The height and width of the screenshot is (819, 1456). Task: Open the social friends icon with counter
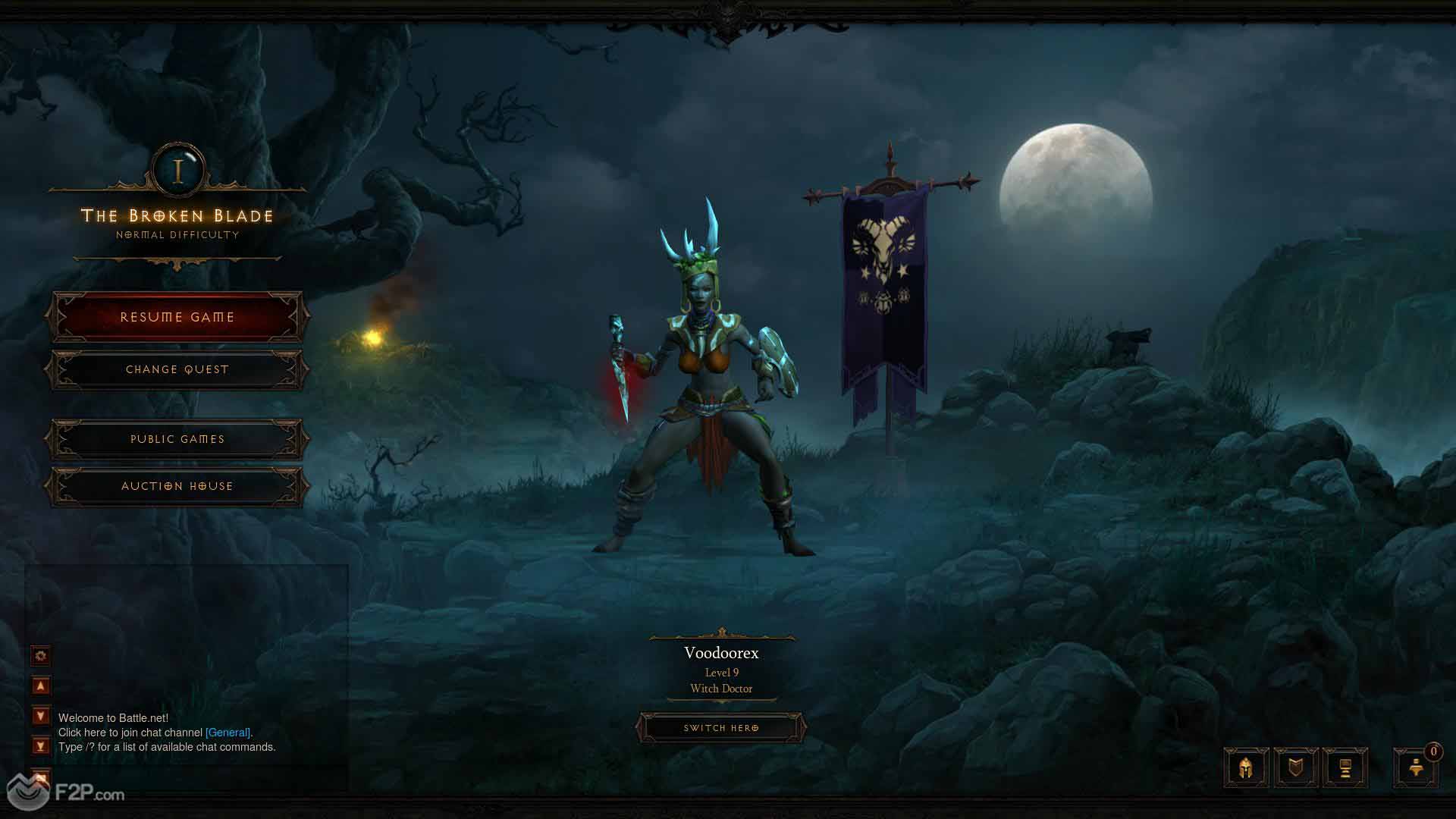(1416, 768)
